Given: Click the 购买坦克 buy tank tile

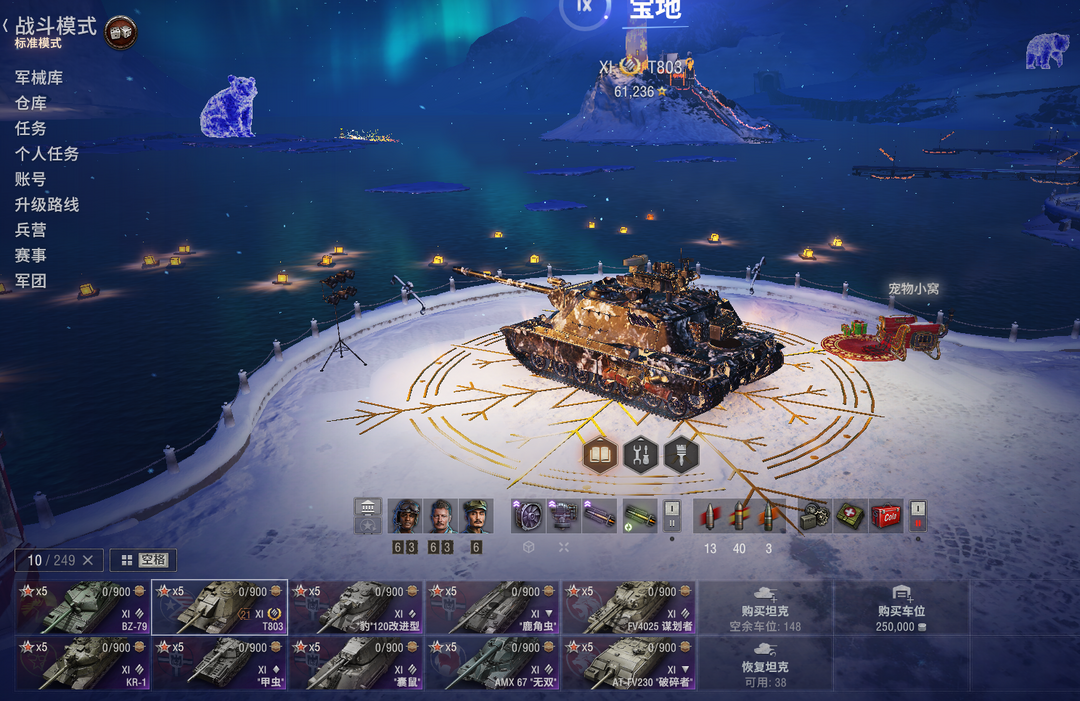Looking at the screenshot, I should click(x=765, y=607).
